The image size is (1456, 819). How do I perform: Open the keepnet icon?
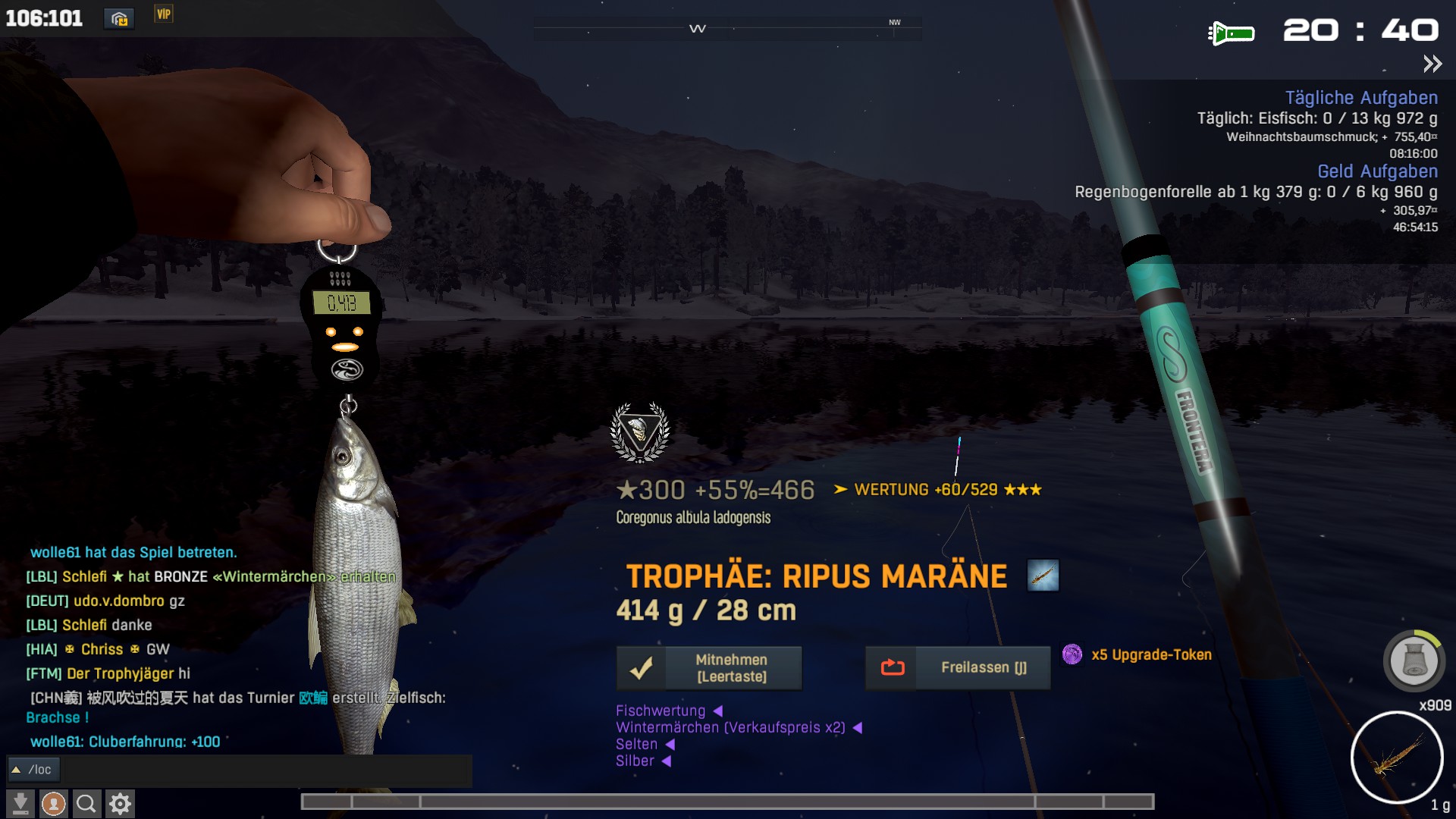click(x=1414, y=661)
